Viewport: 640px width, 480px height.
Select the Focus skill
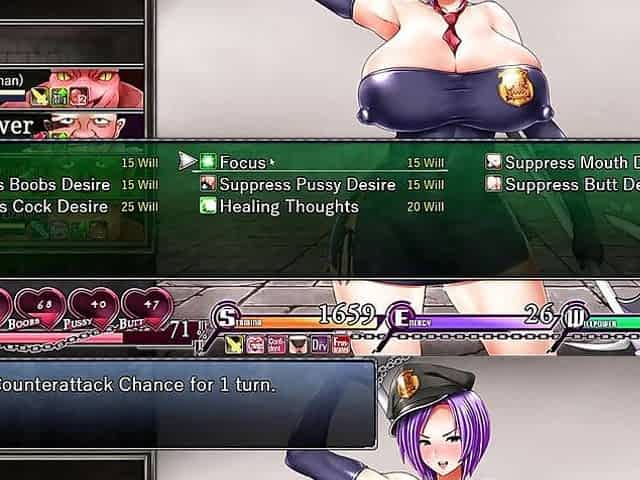tap(243, 163)
